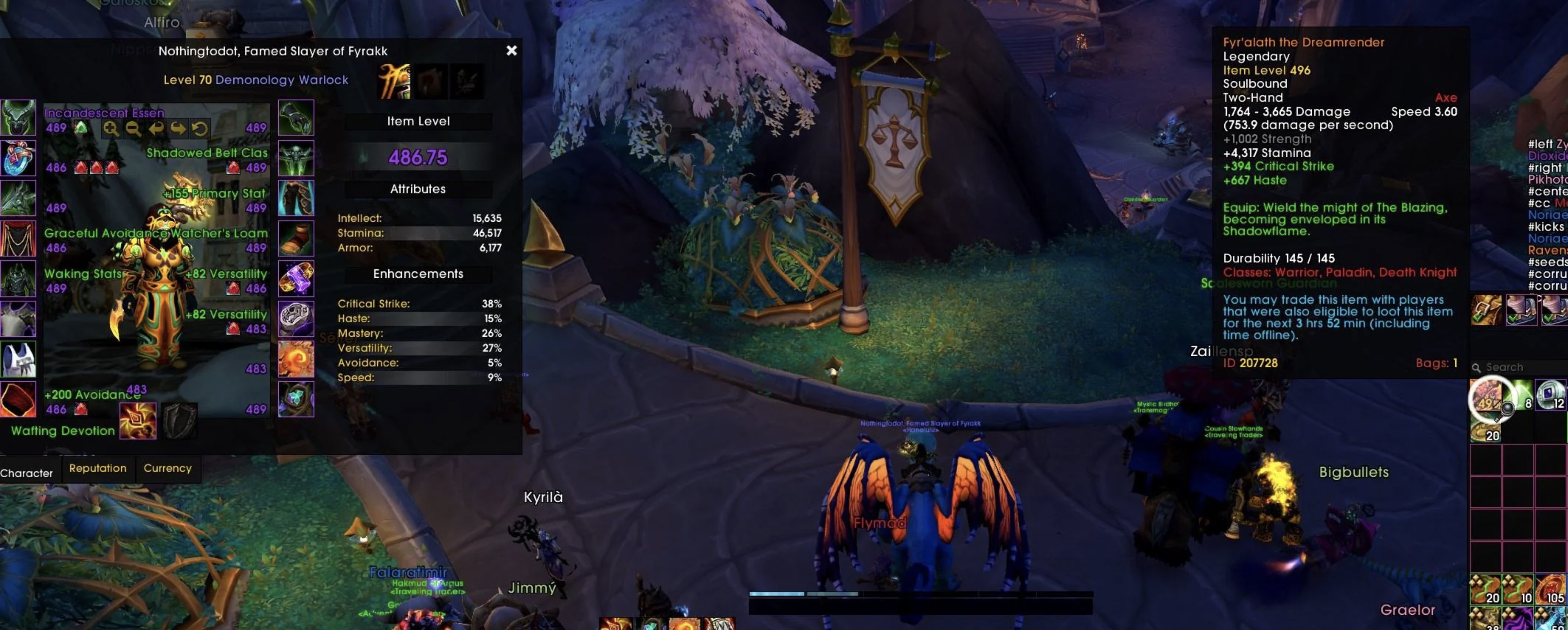Viewport: 1568px width, 630px height.
Task: Reset the character model view
Action: click(200, 129)
